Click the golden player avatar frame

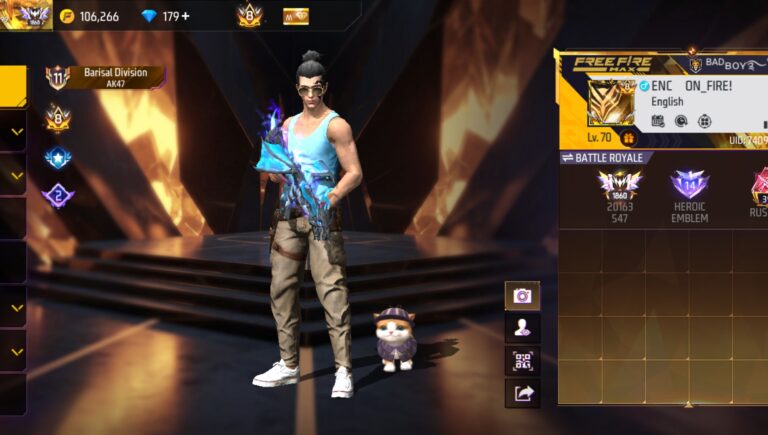point(609,104)
